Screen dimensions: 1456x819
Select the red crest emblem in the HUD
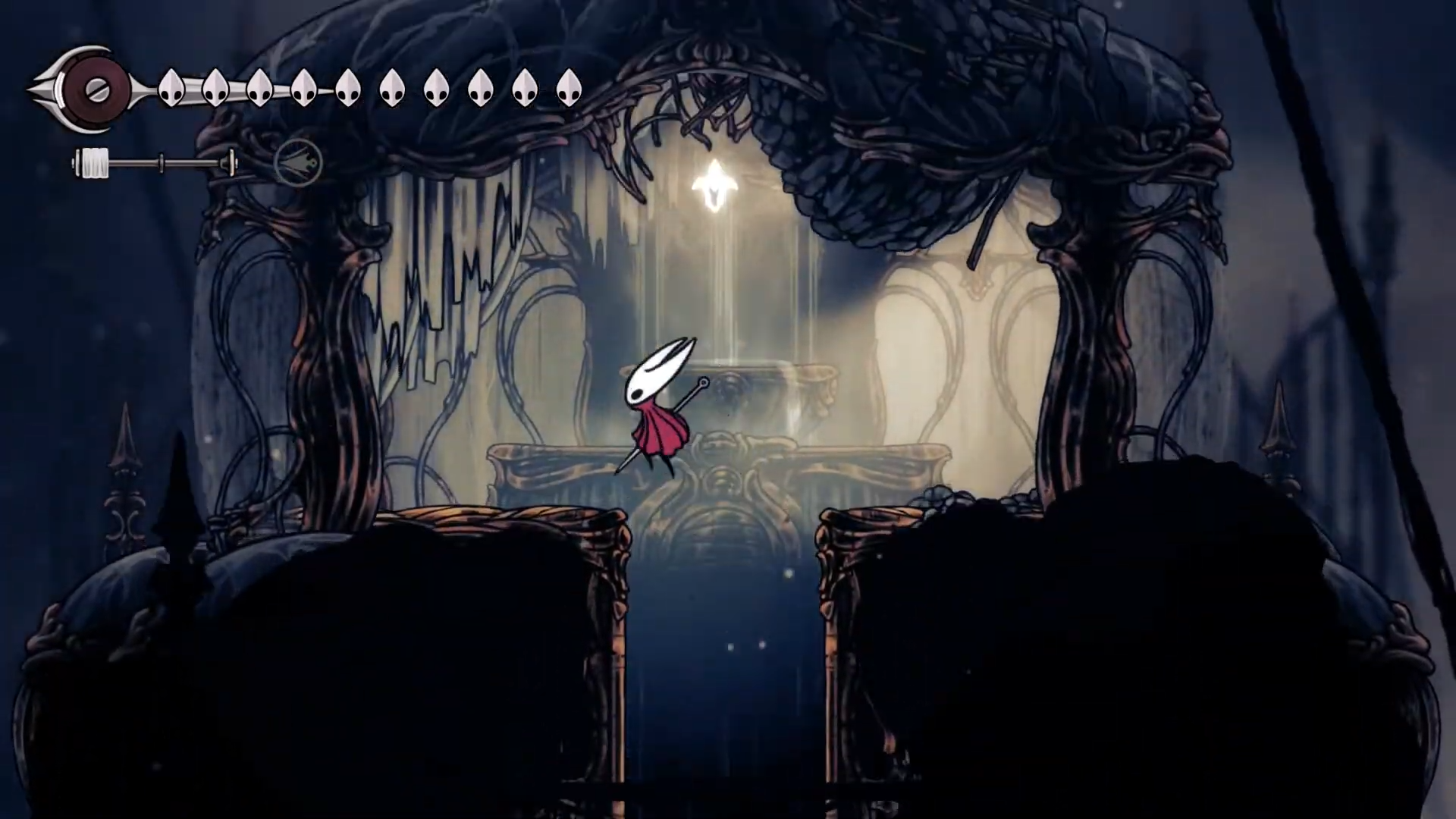tap(97, 90)
